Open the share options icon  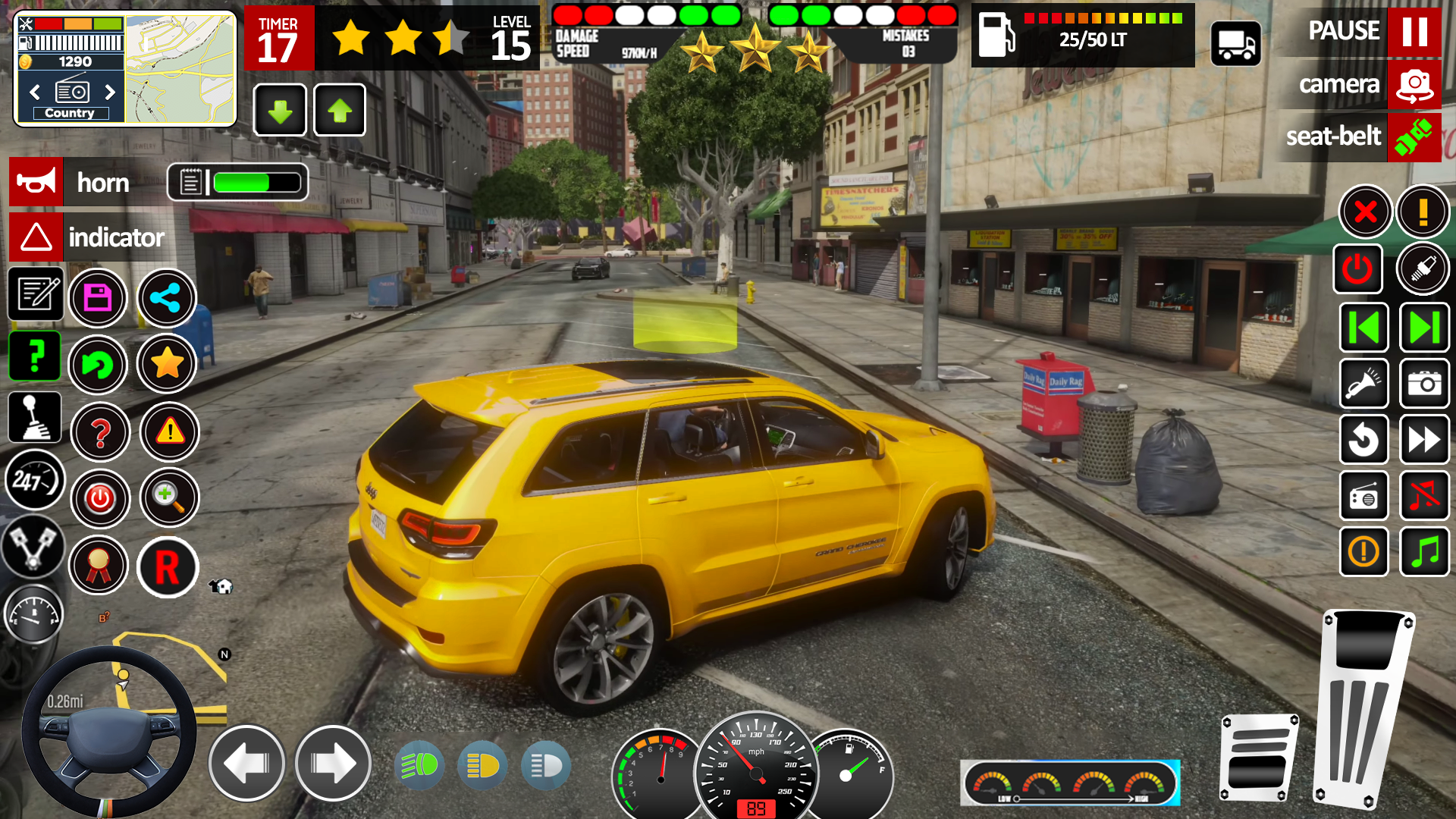[167, 298]
